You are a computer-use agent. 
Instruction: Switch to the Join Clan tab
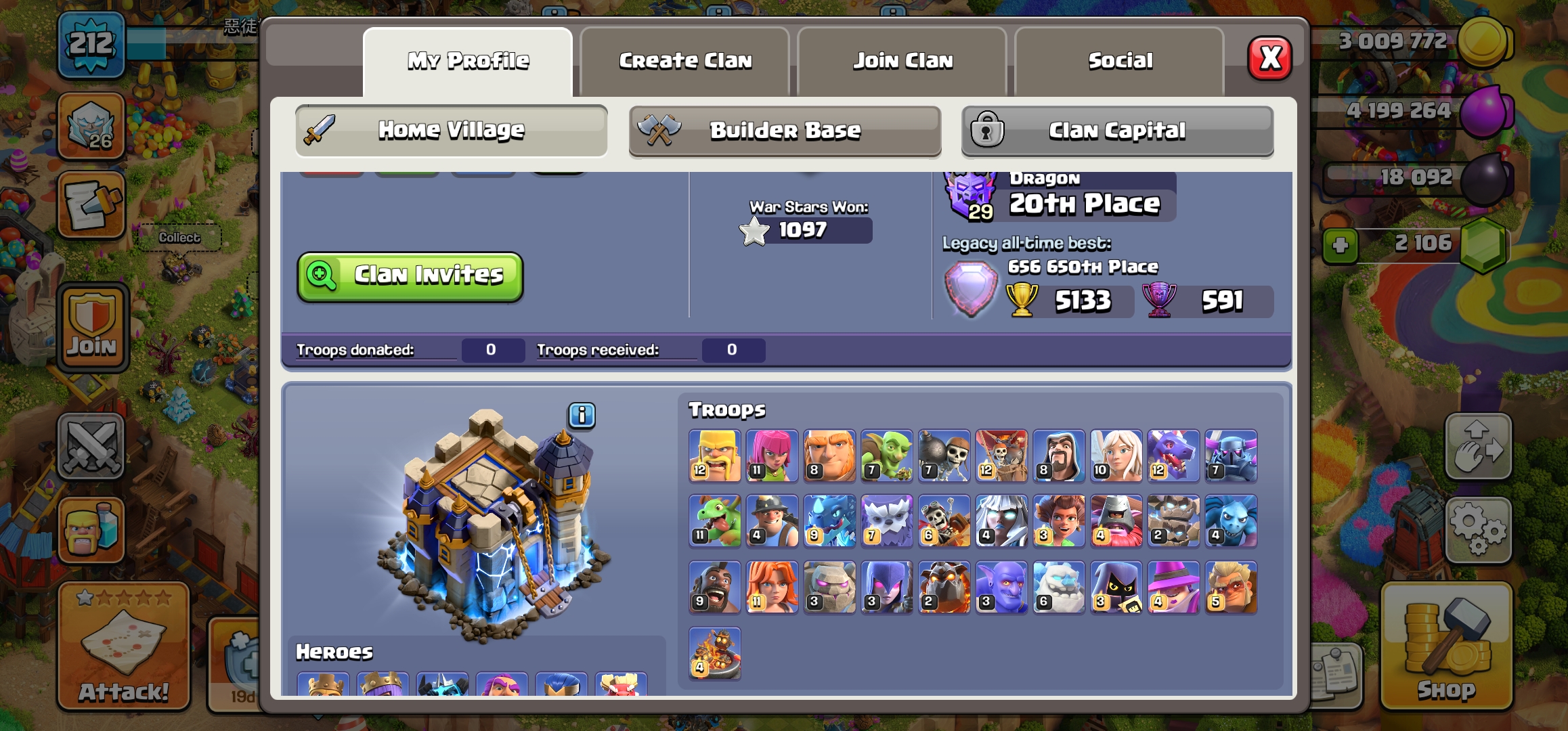pos(902,61)
